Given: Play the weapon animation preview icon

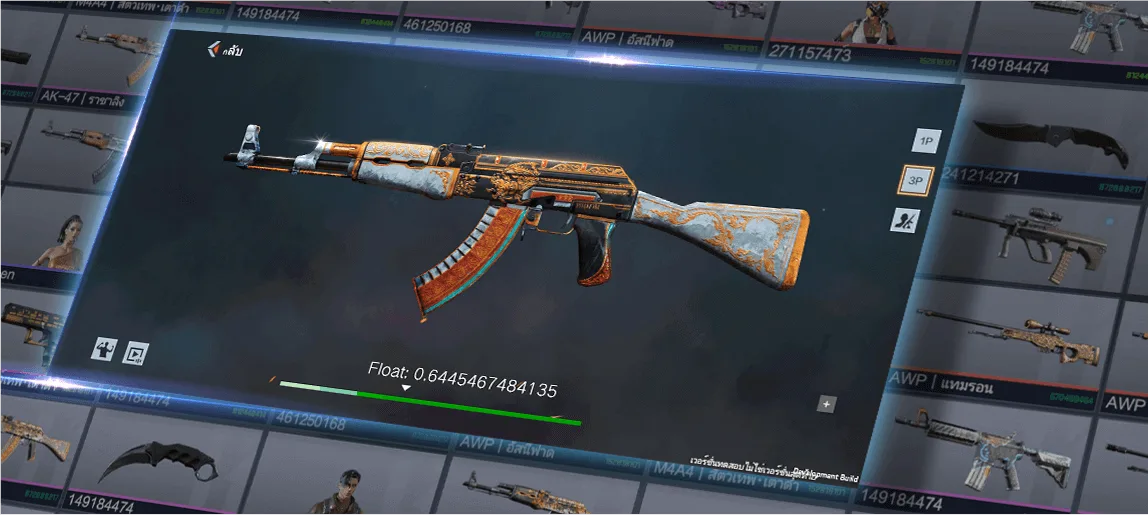Looking at the screenshot, I should pyautogui.click(x=134, y=353).
